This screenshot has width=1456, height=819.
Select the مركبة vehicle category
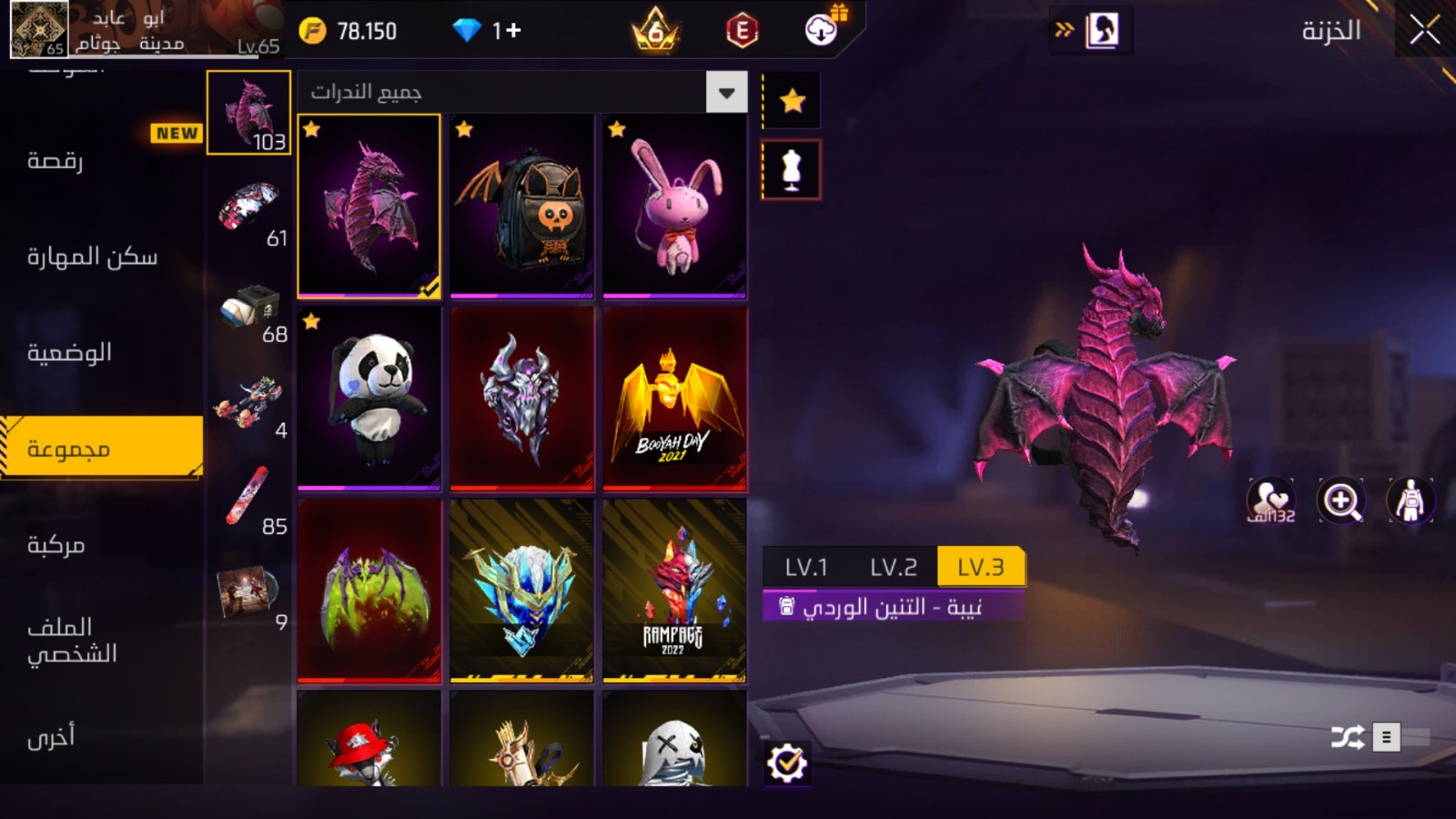(x=56, y=544)
